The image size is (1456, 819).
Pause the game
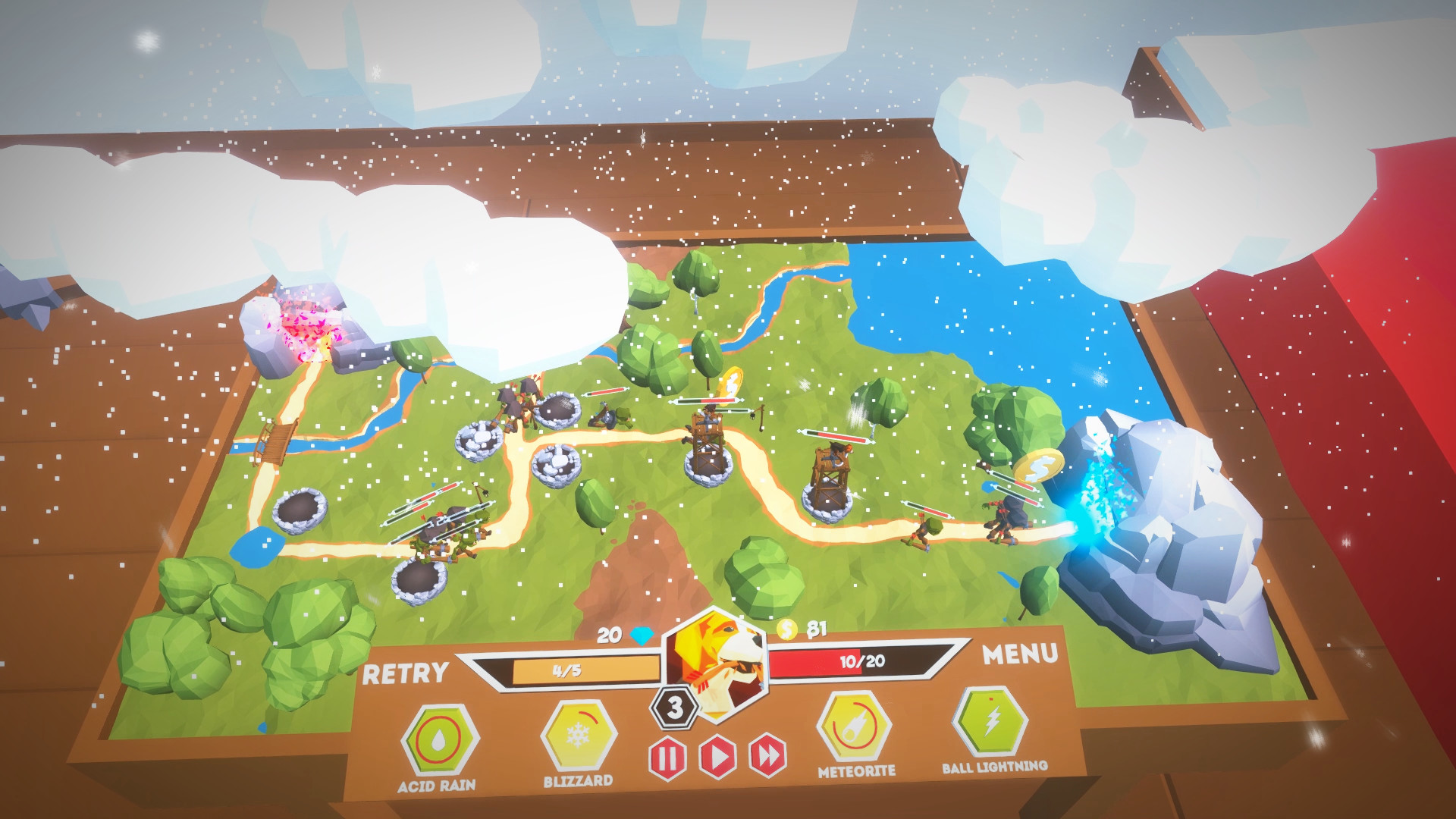tap(667, 758)
